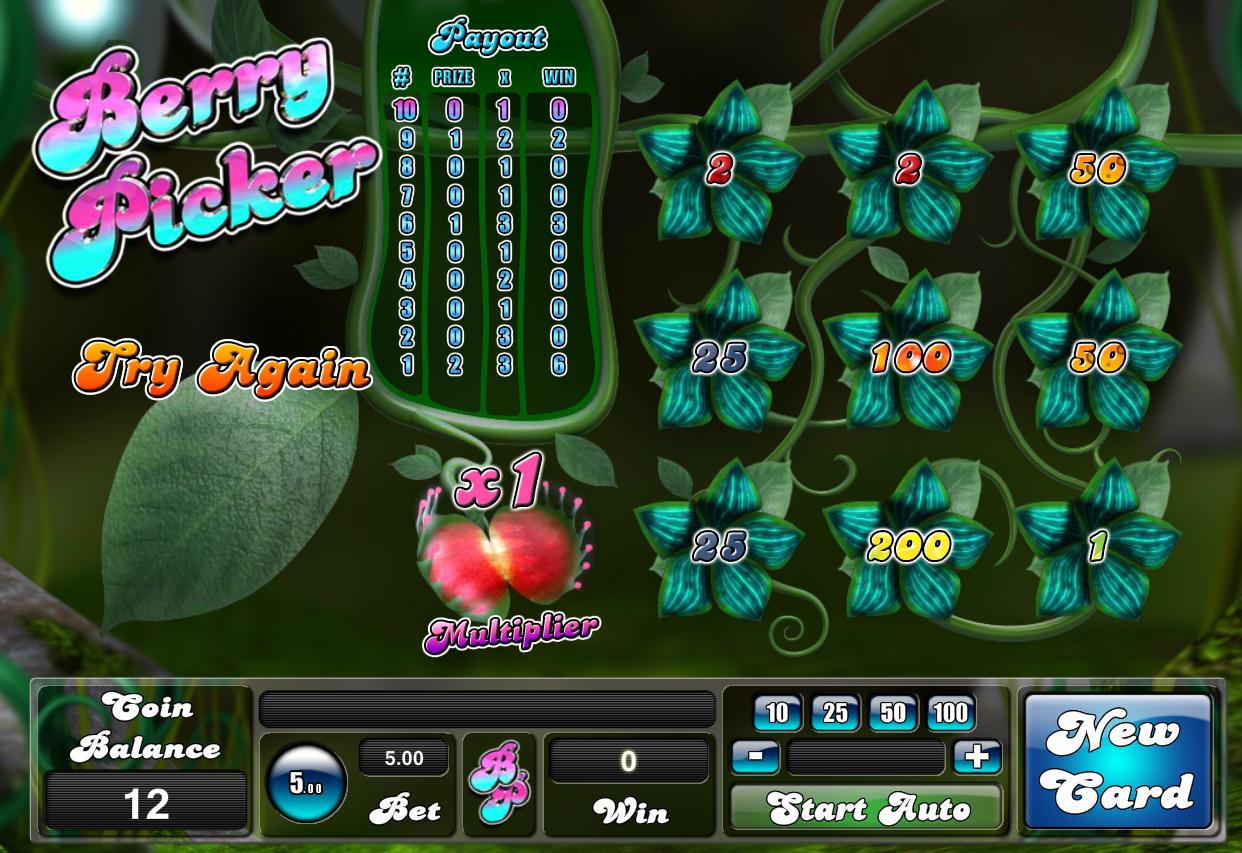Pick the flower showing 100
Screen dimensions: 1242x853
(908, 357)
